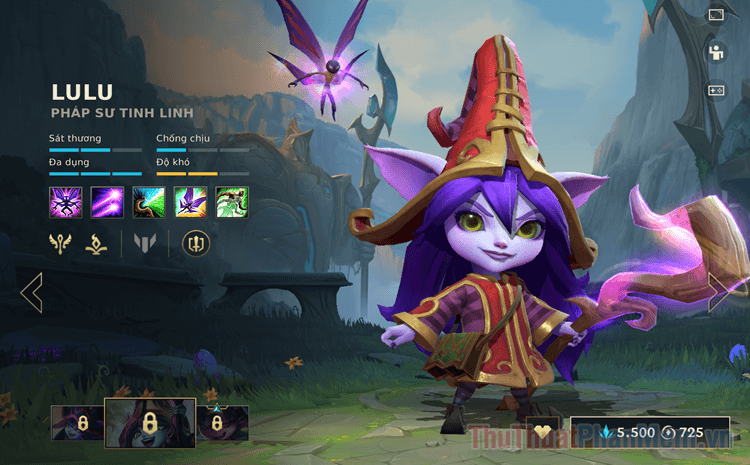Open the waving figure emote icon
The image size is (750, 465).
[x=716, y=52]
